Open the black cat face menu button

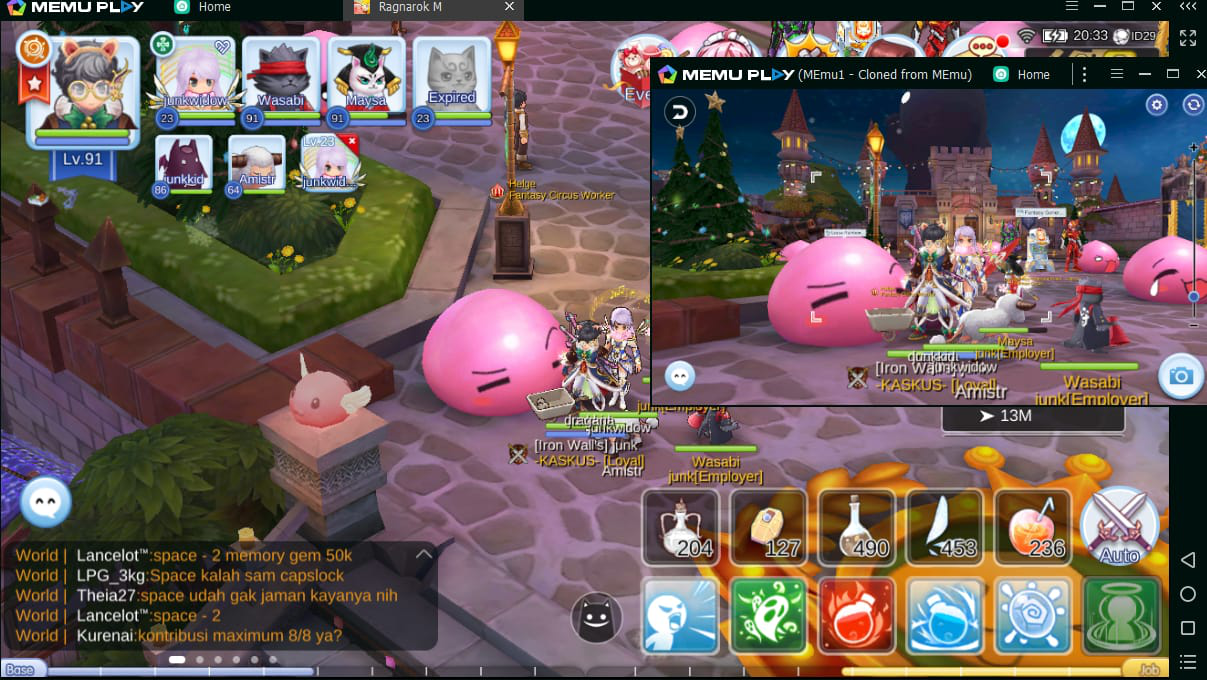pyautogui.click(x=596, y=617)
